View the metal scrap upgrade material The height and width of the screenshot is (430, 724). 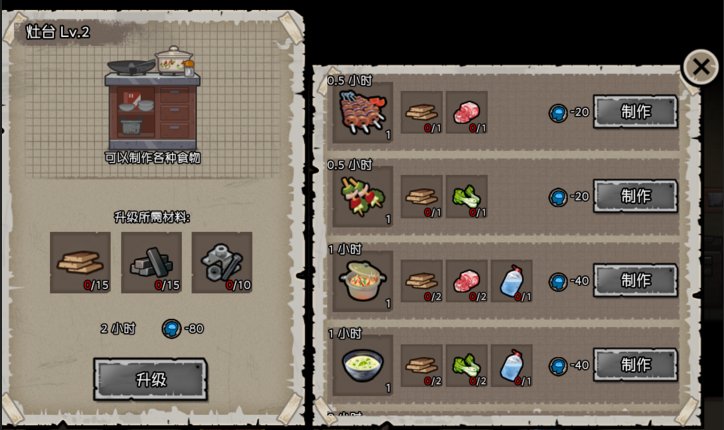tap(221, 262)
